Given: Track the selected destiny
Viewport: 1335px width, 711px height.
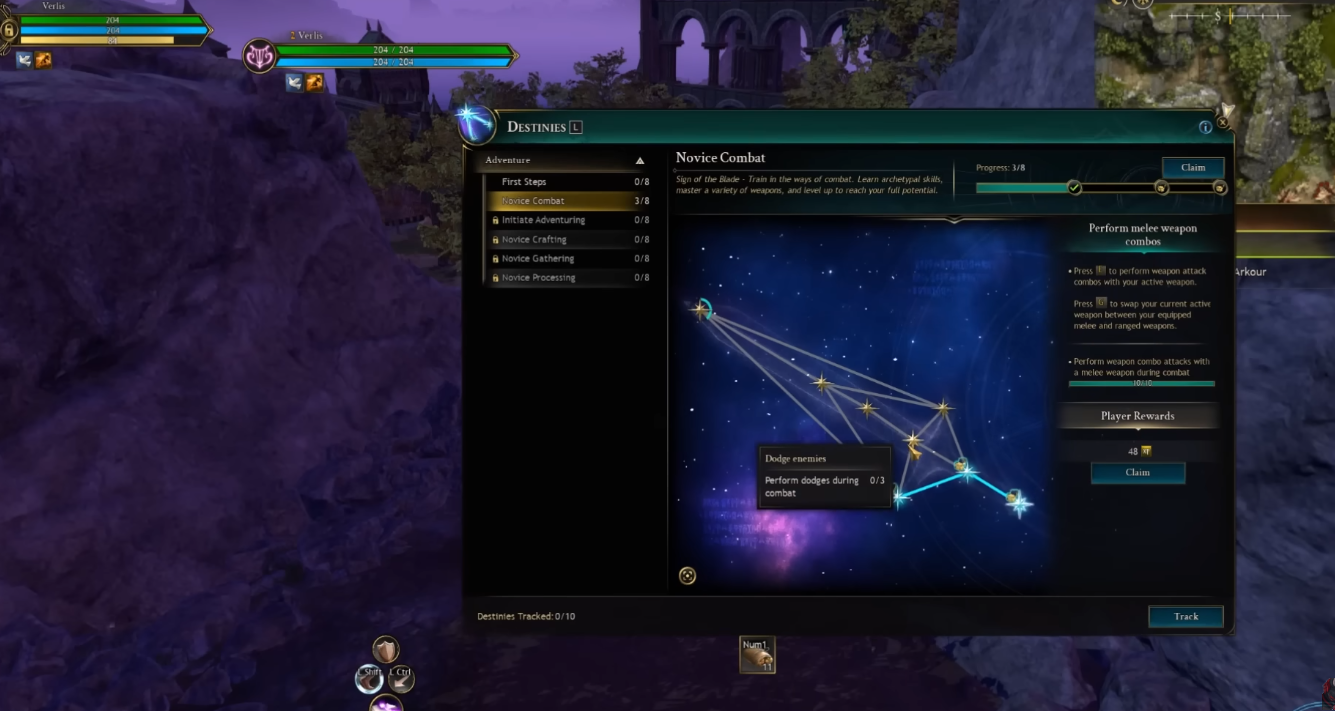Looking at the screenshot, I should [x=1185, y=617].
